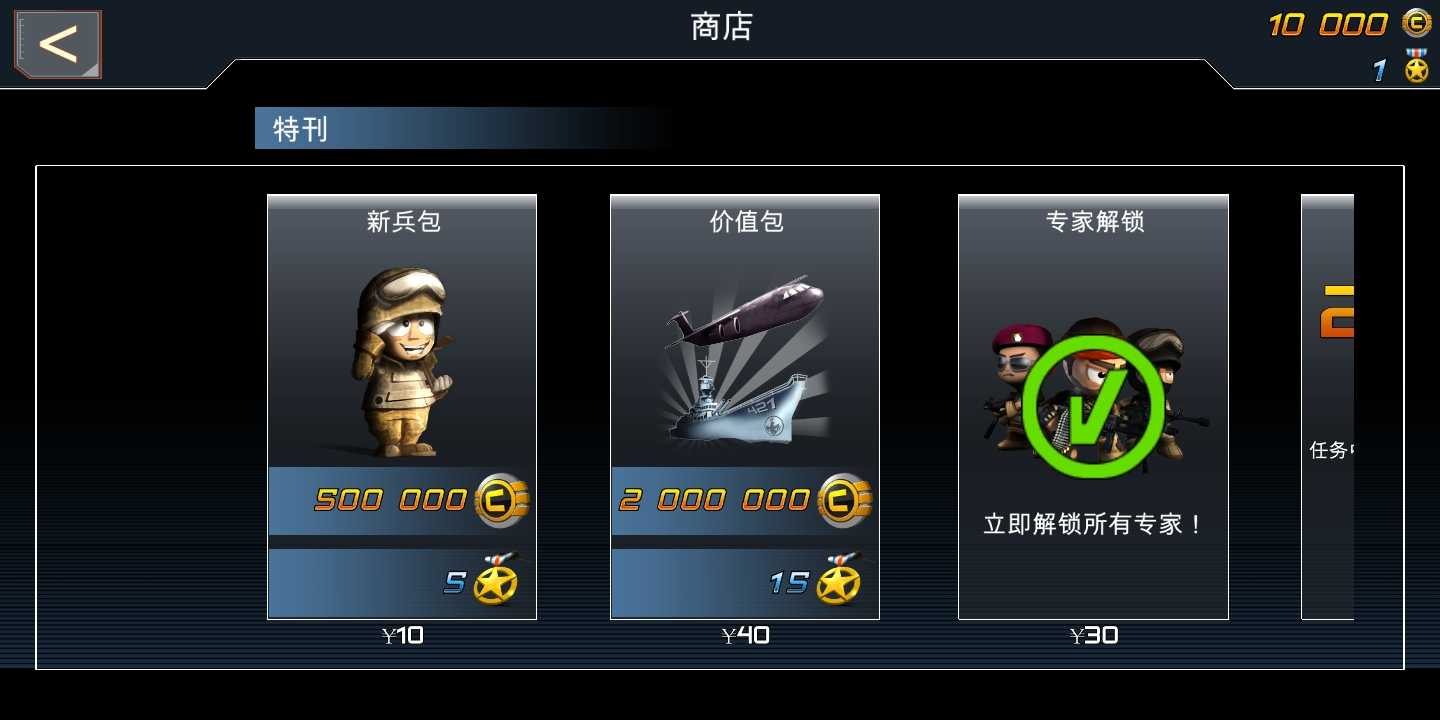This screenshot has width=1440, height=720.
Task: Click the 立即解锁所有专家 text link
Action: coord(1093,523)
